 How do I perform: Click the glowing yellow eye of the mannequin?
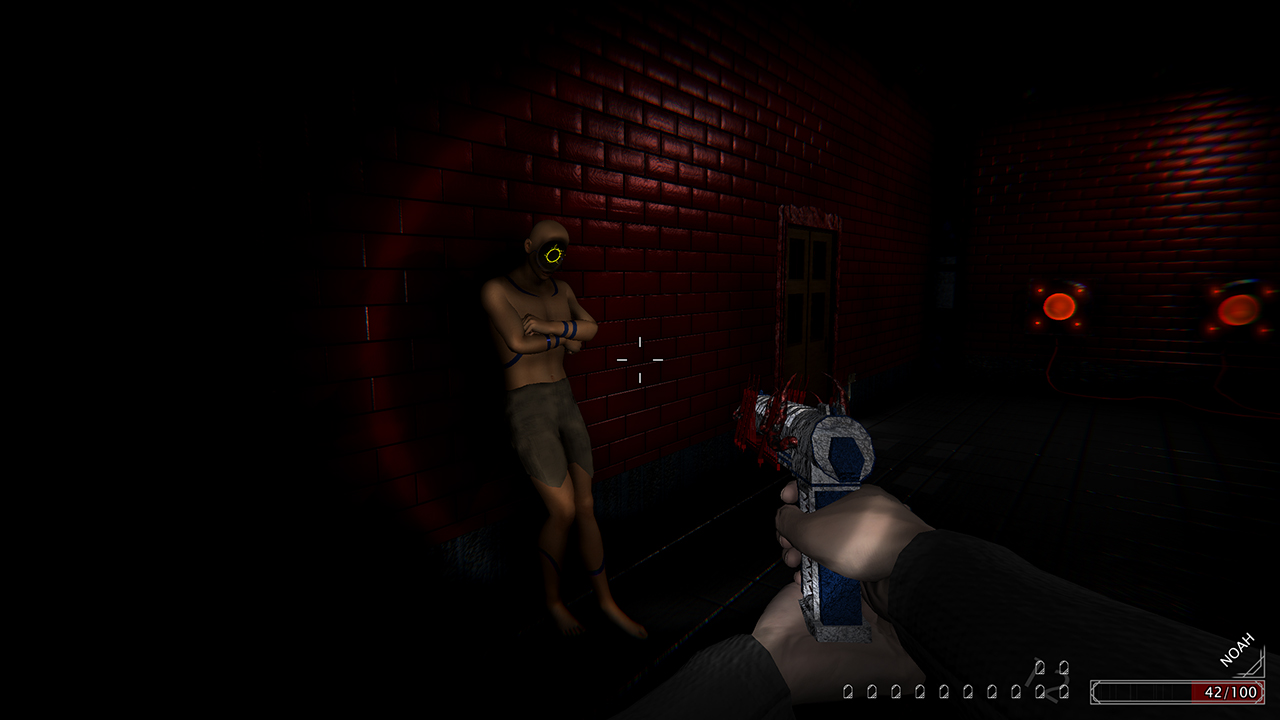pos(553,255)
